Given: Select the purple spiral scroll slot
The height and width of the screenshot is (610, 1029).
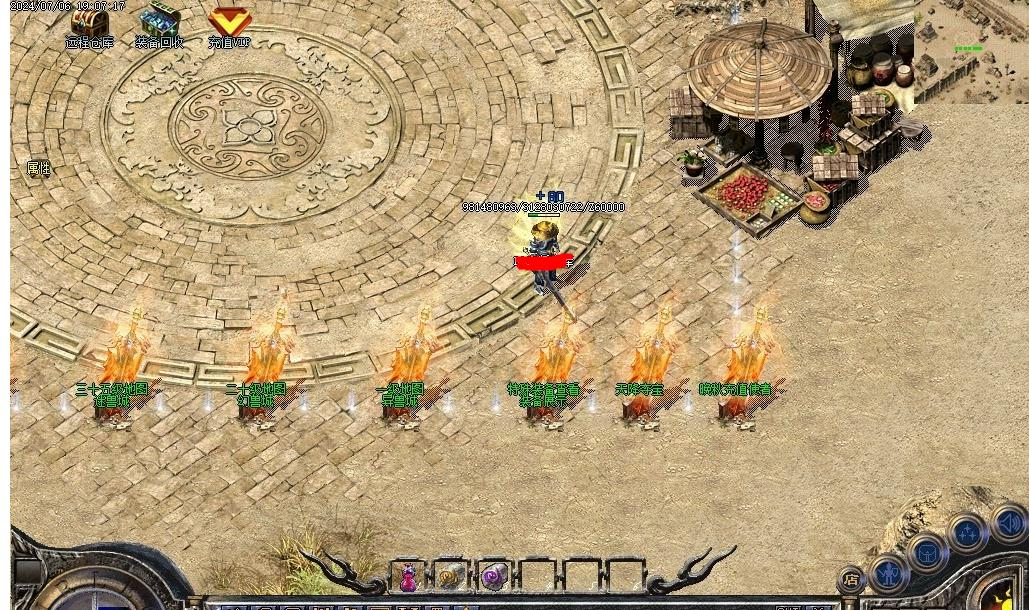Looking at the screenshot, I should pyautogui.click(x=494, y=577).
